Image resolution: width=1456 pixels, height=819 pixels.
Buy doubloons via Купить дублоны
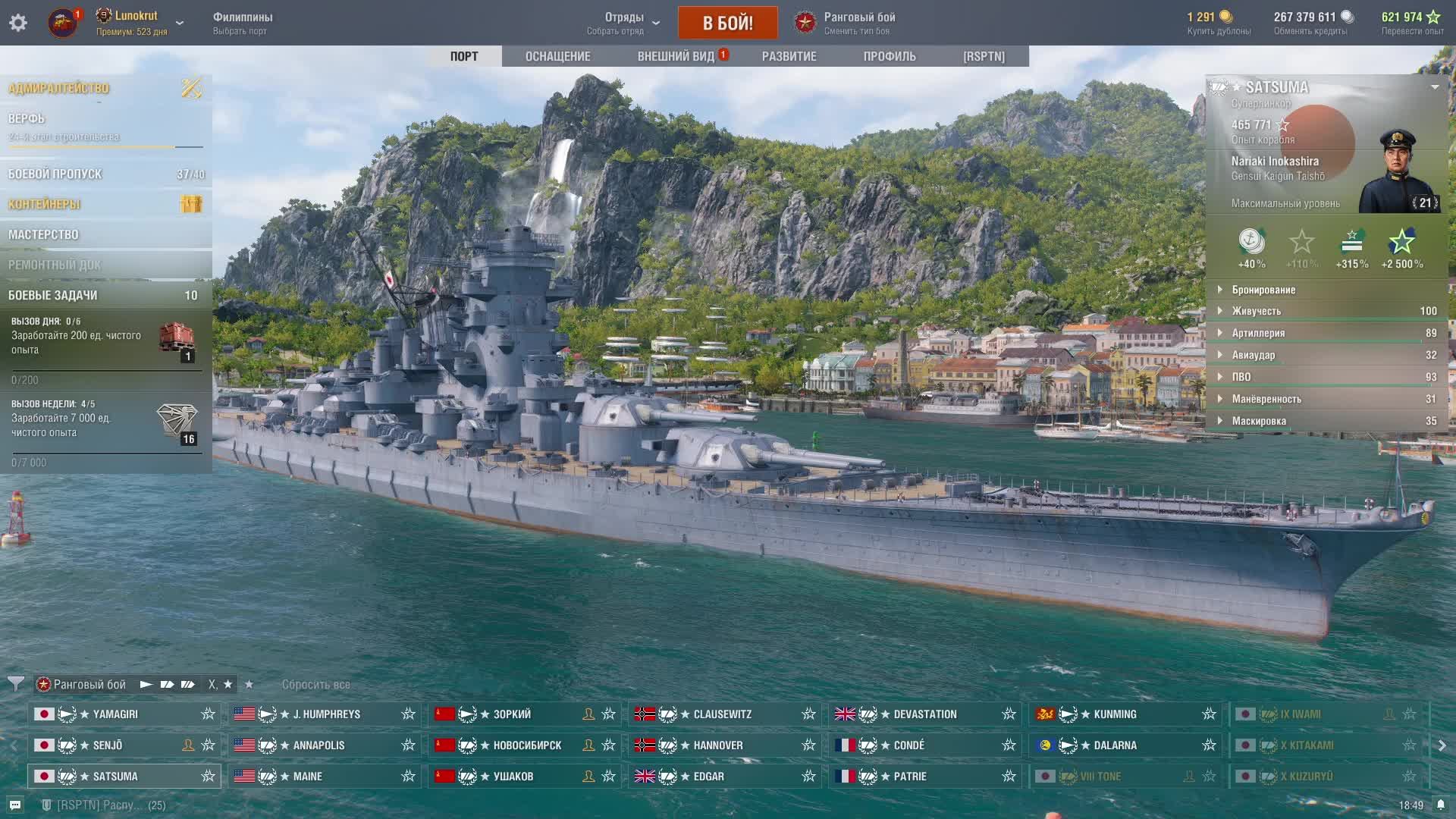1219,23
